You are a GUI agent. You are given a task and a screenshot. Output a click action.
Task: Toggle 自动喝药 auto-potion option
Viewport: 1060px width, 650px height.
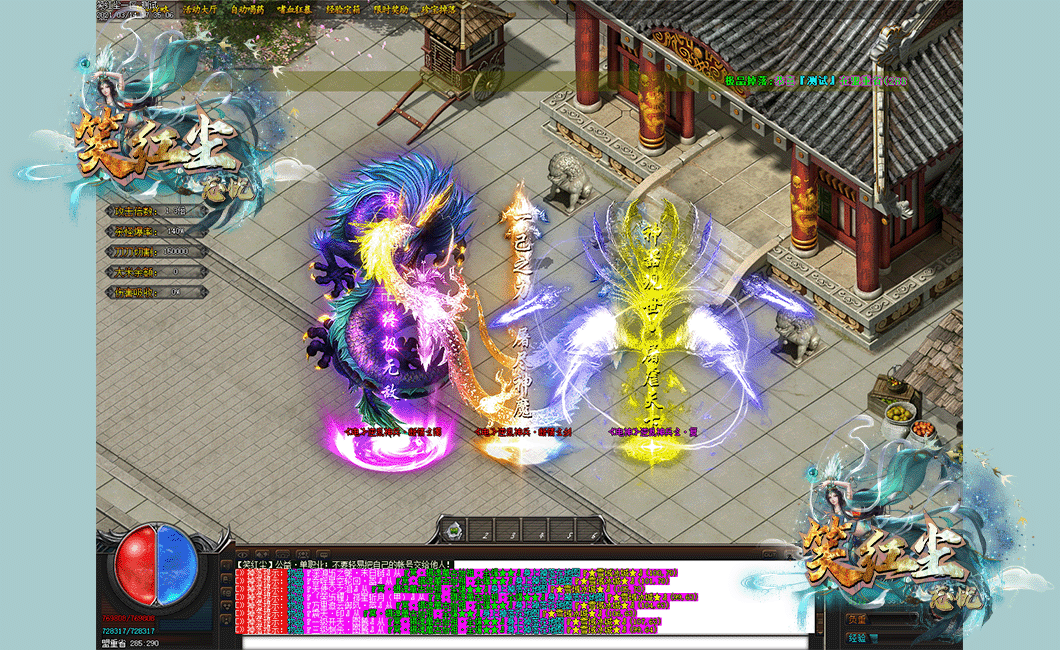[247, 10]
